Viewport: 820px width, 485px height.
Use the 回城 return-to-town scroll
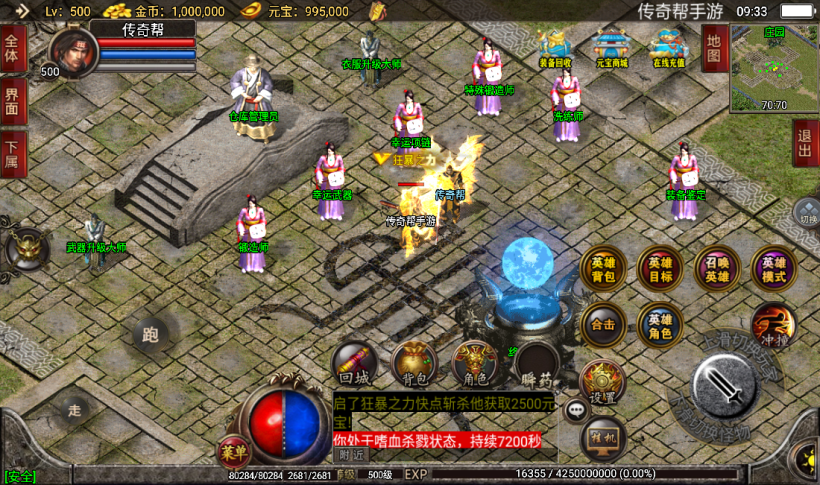pyautogui.click(x=355, y=364)
